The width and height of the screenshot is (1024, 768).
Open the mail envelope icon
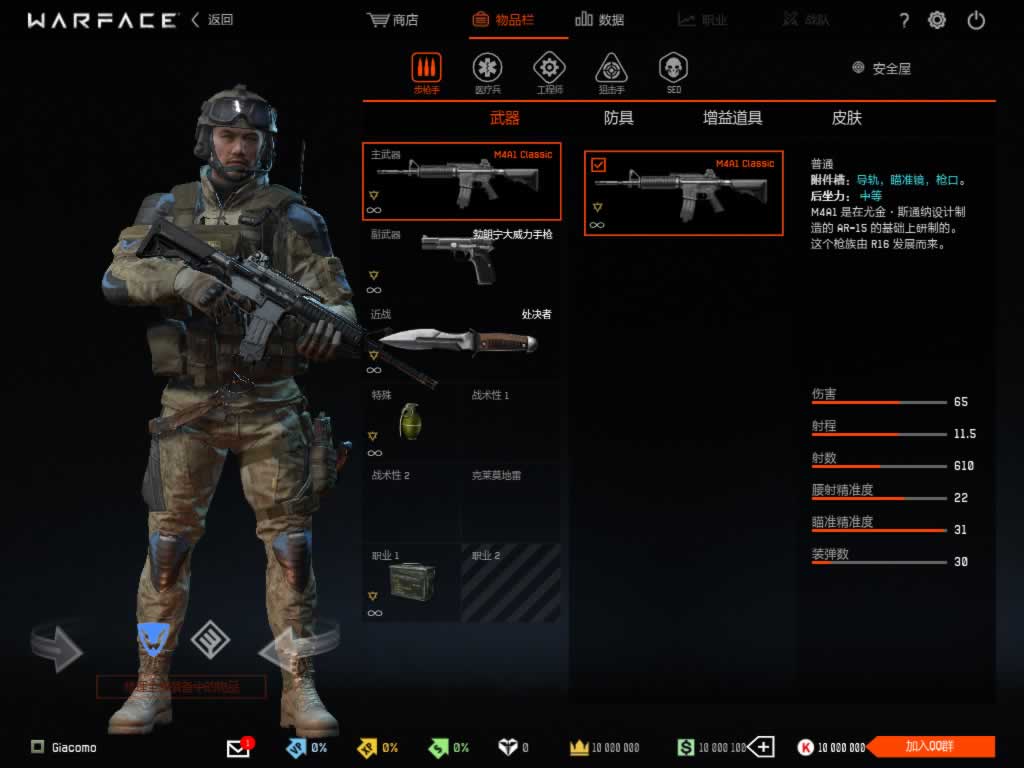pos(238,748)
